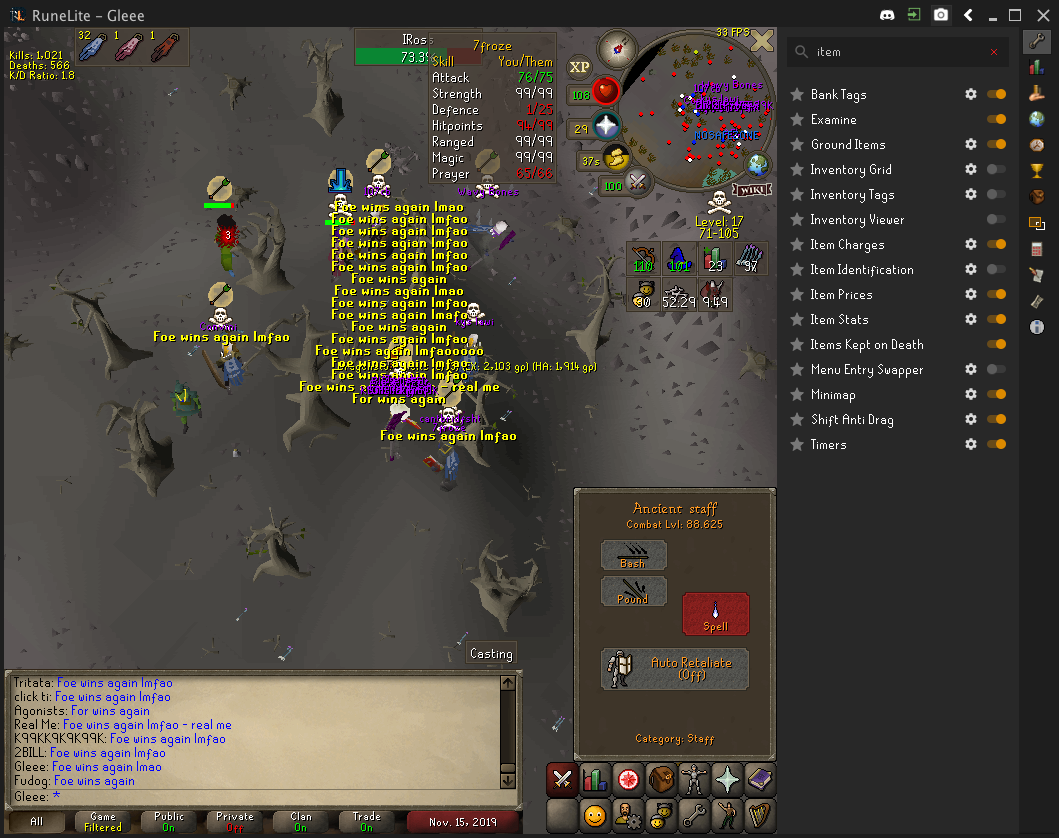
Task: Toggle run using the boot energy orb
Action: click(617, 158)
